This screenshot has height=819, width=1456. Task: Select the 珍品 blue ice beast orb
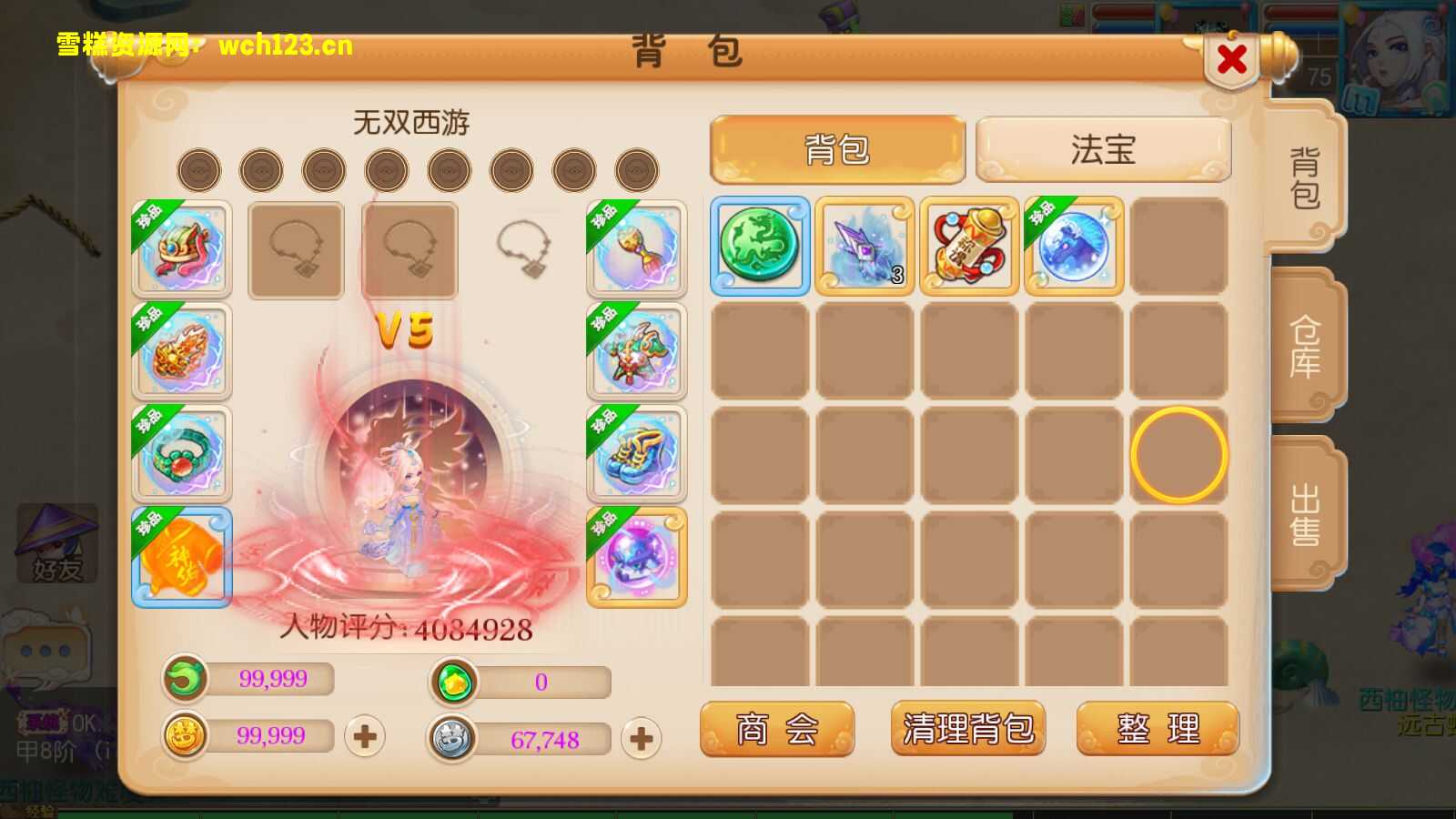click(1072, 247)
